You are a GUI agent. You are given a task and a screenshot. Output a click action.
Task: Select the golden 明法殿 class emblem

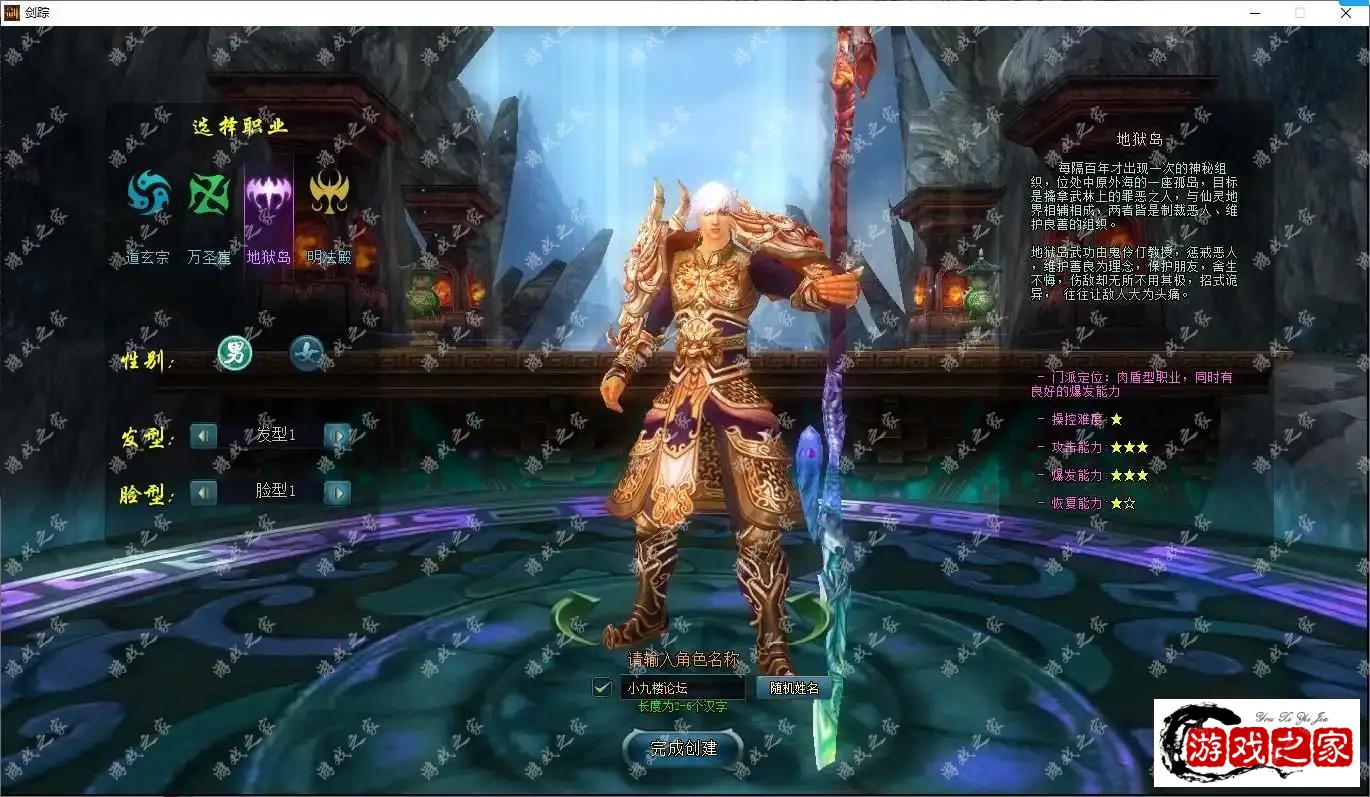tap(329, 193)
